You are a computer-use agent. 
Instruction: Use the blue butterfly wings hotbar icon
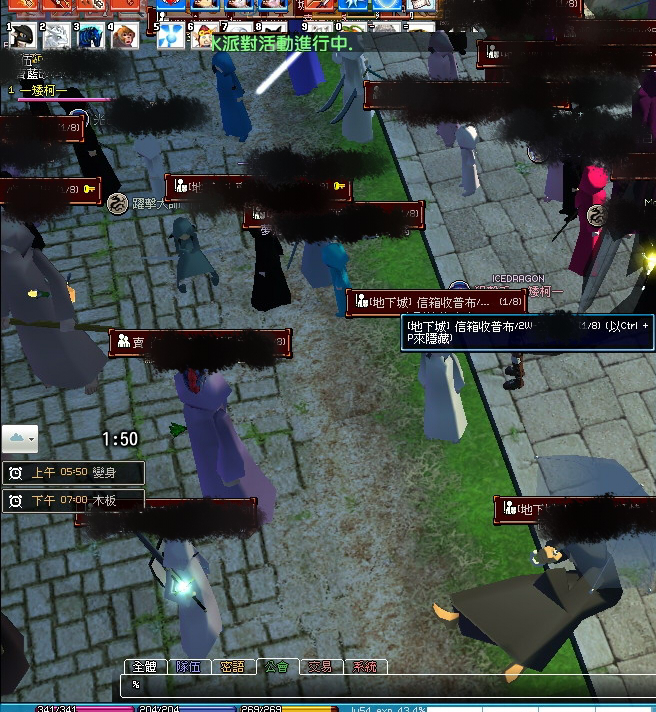pyautogui.click(x=170, y=37)
